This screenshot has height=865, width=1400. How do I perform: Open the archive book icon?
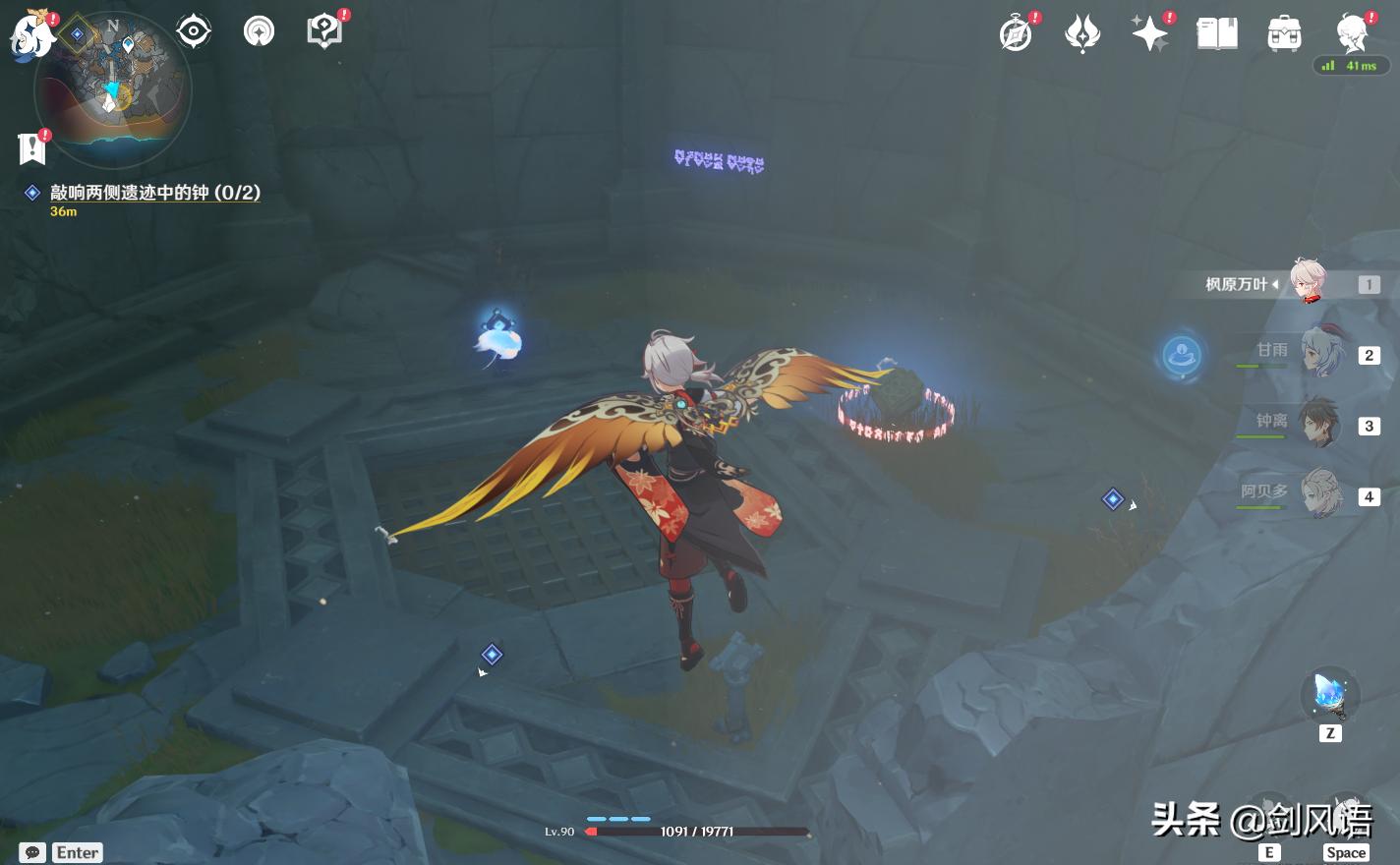click(1217, 34)
